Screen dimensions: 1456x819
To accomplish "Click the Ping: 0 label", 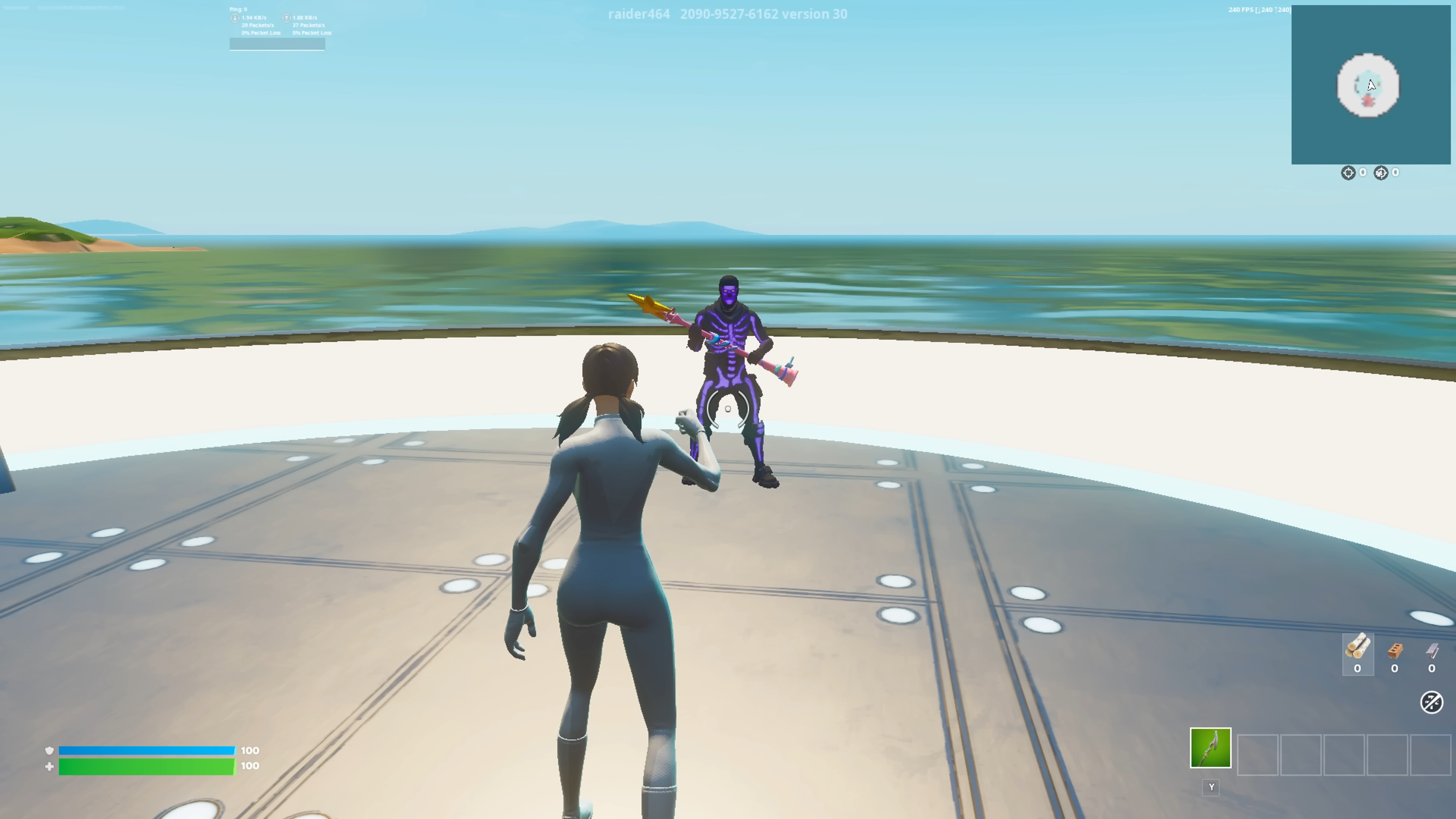I will pyautogui.click(x=238, y=9).
